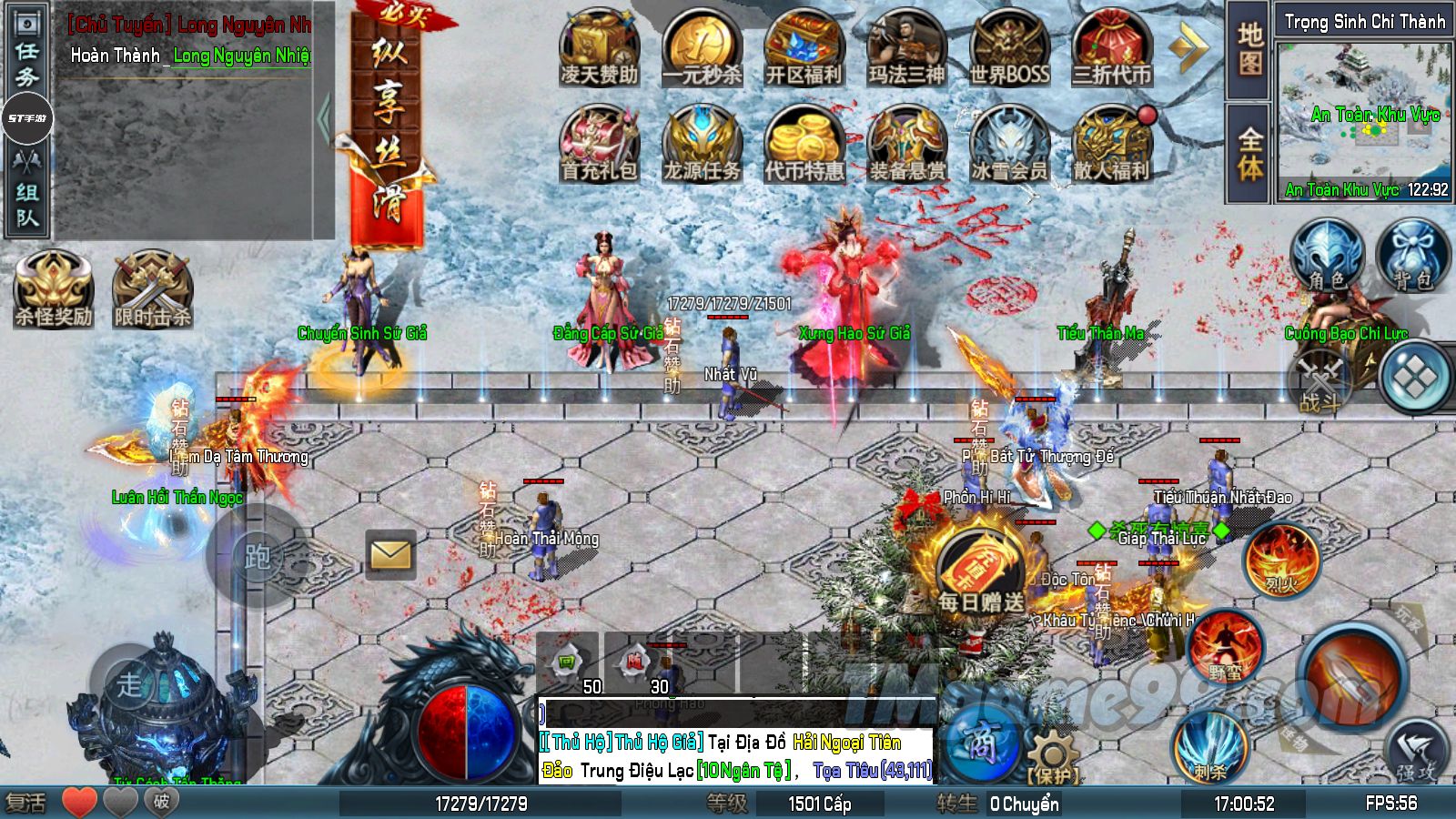
Task: Open the 角色 character sheet button
Action: 1327,256
